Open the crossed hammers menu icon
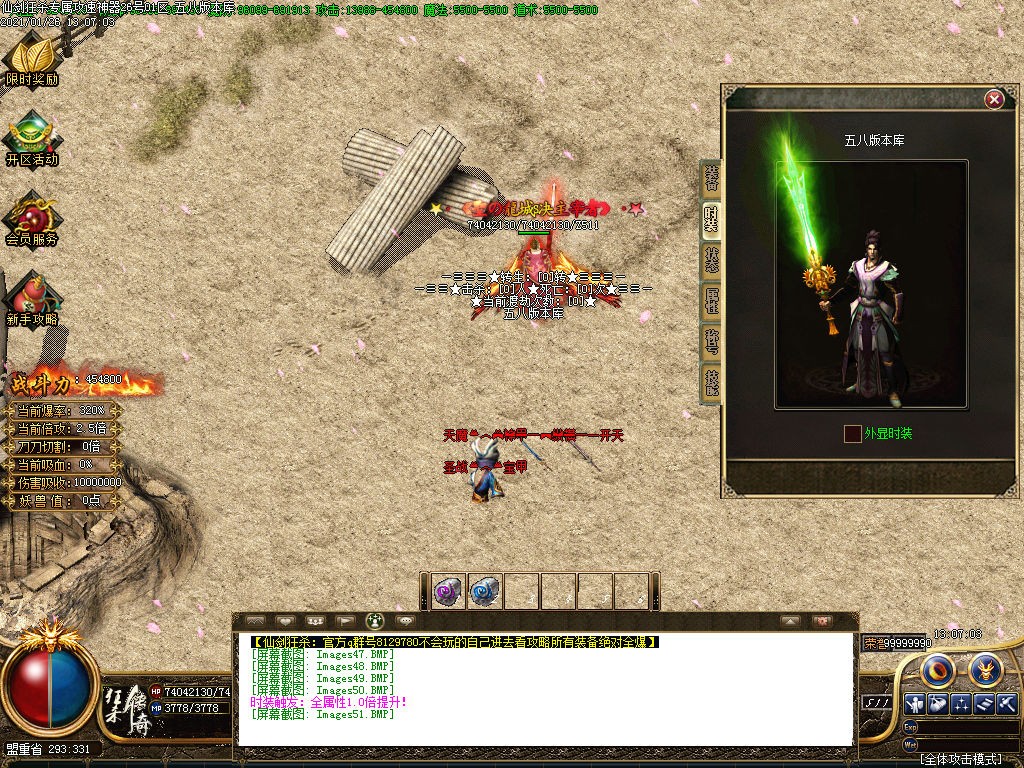 (x=1006, y=704)
